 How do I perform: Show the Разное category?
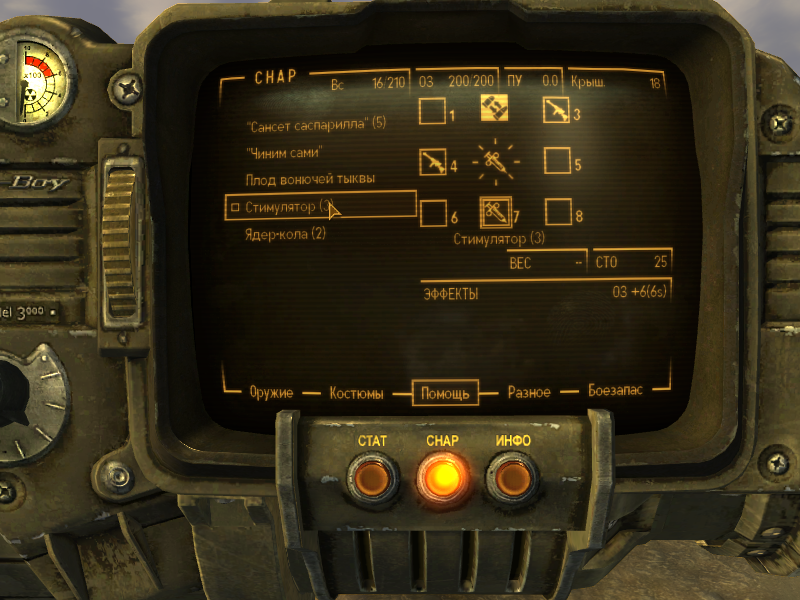(x=529, y=393)
